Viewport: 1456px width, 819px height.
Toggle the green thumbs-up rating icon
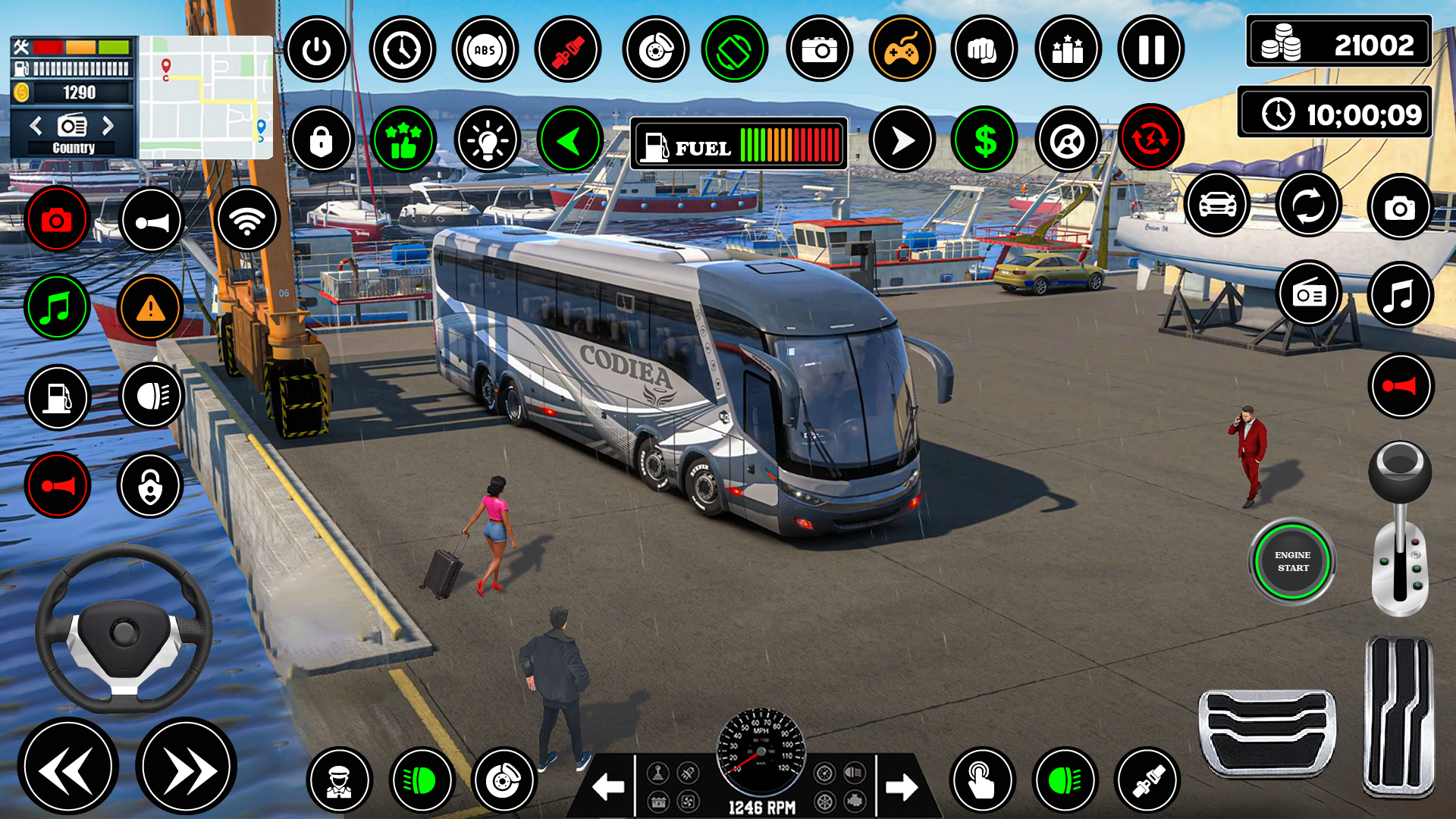pos(403,140)
